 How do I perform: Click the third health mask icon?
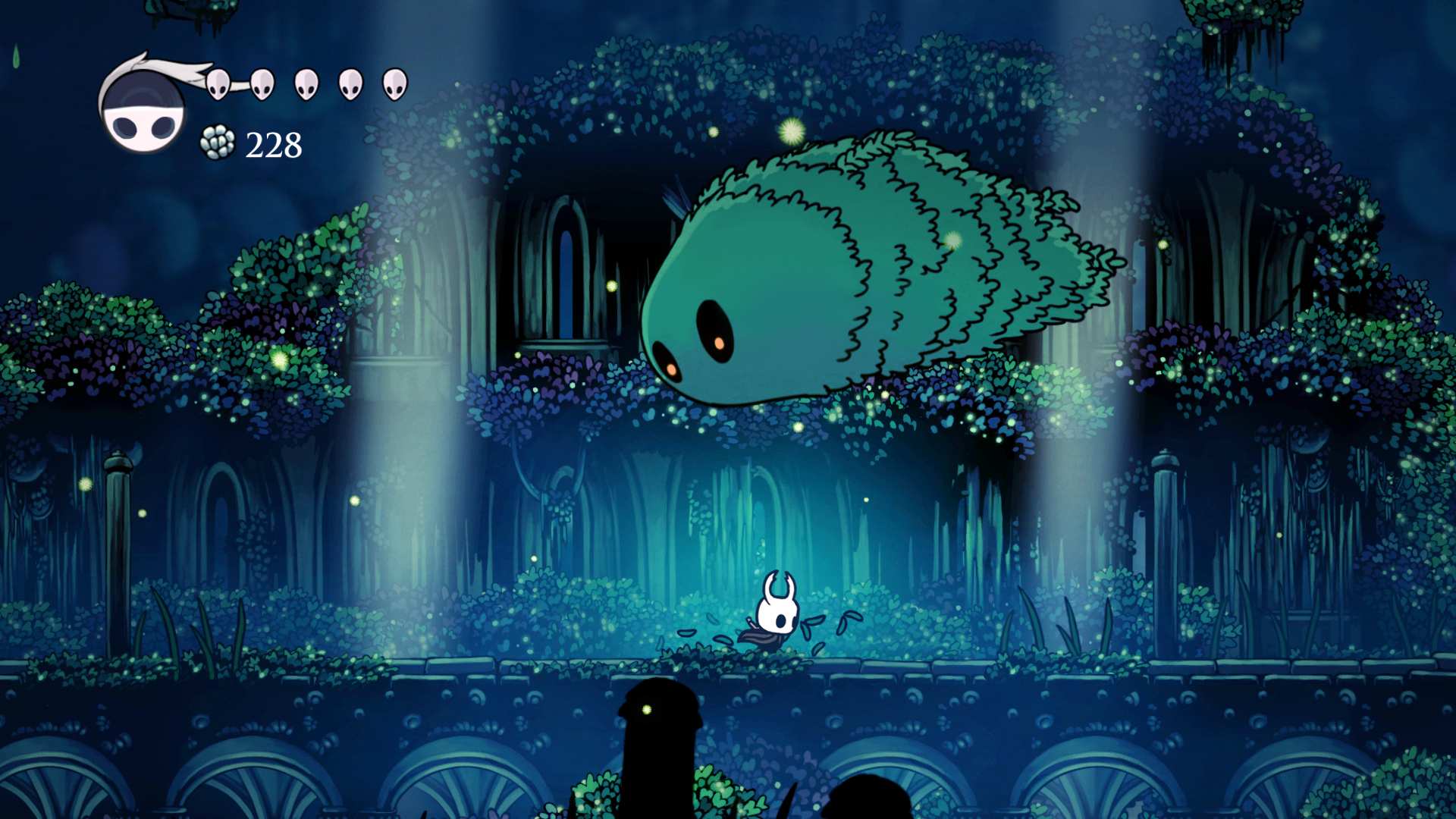307,85
